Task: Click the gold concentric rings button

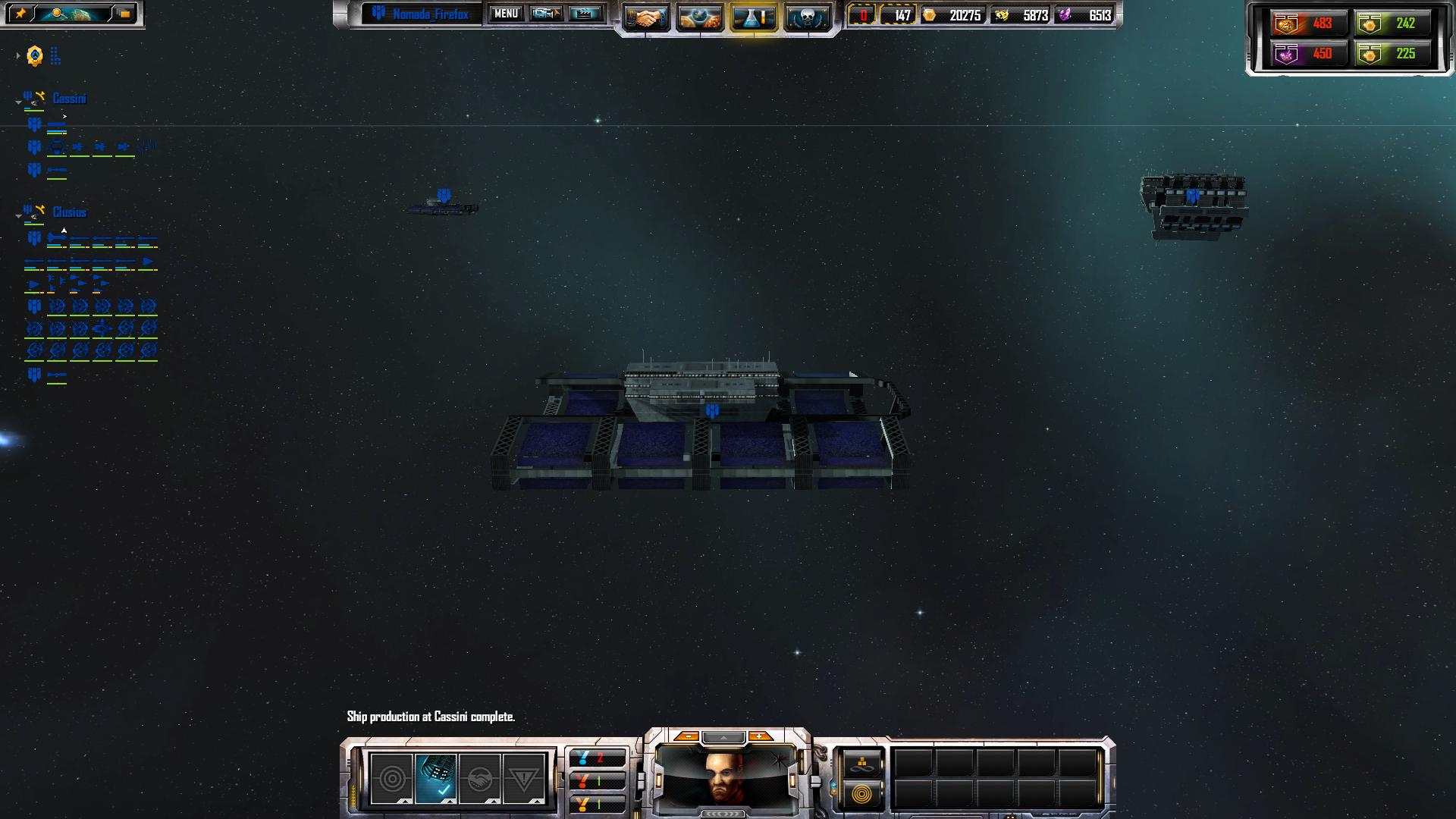Action: click(861, 794)
